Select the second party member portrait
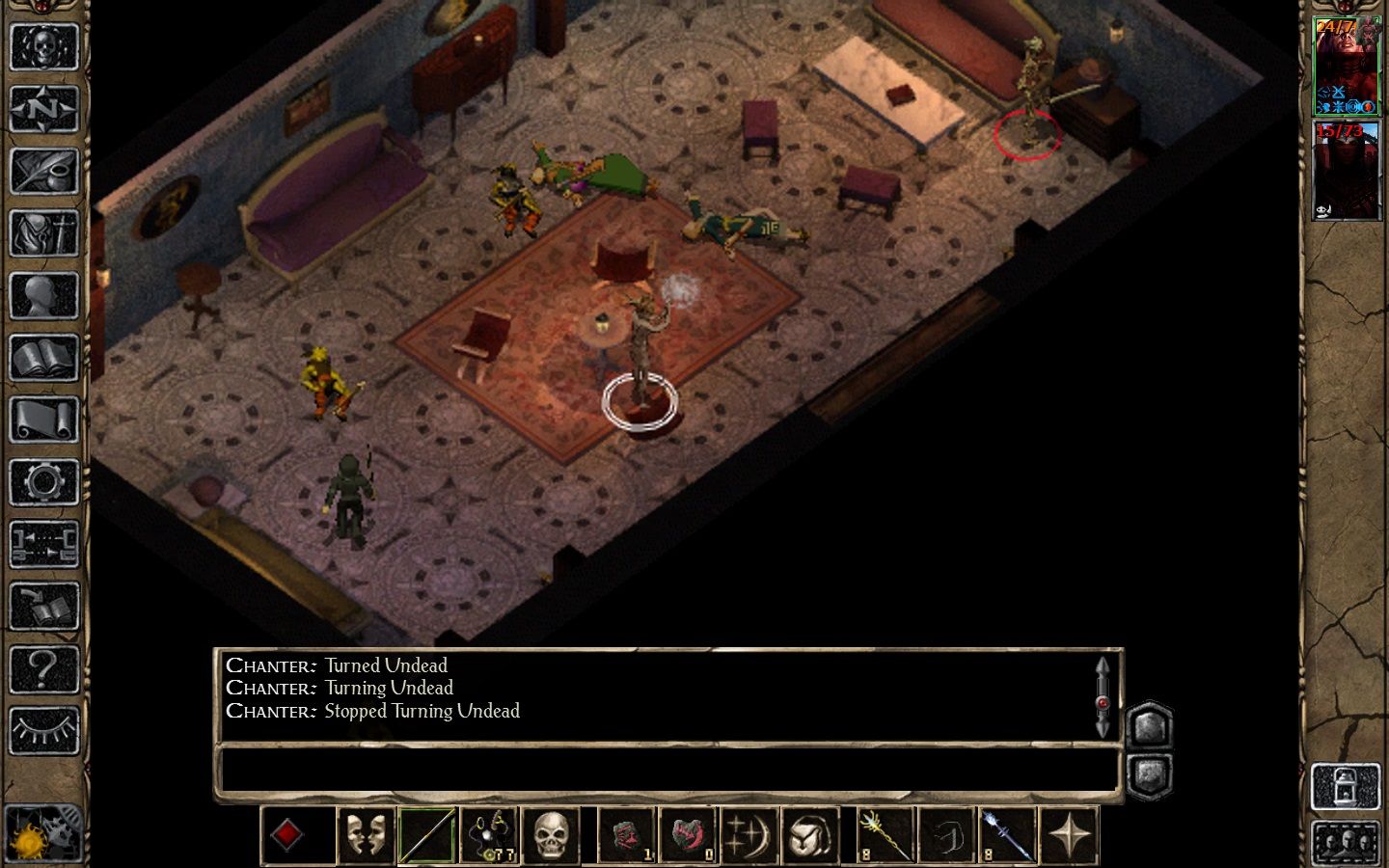Viewport: 1389px width, 868px height. tap(1347, 171)
